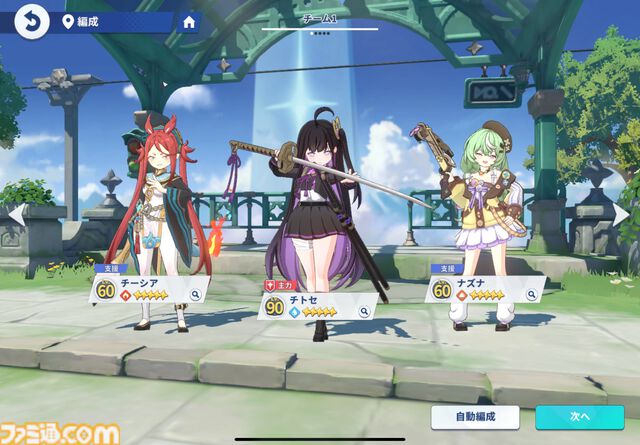This screenshot has width=640, height=445.
Task: View チーシア details with magnifier icon
Action: point(196,295)
